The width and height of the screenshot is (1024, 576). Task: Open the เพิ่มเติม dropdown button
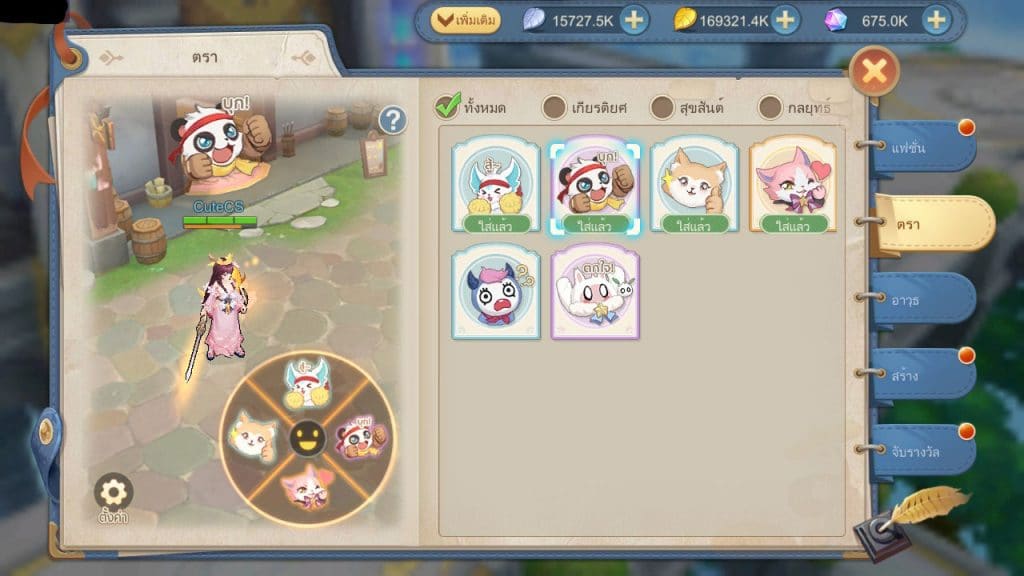point(466,20)
